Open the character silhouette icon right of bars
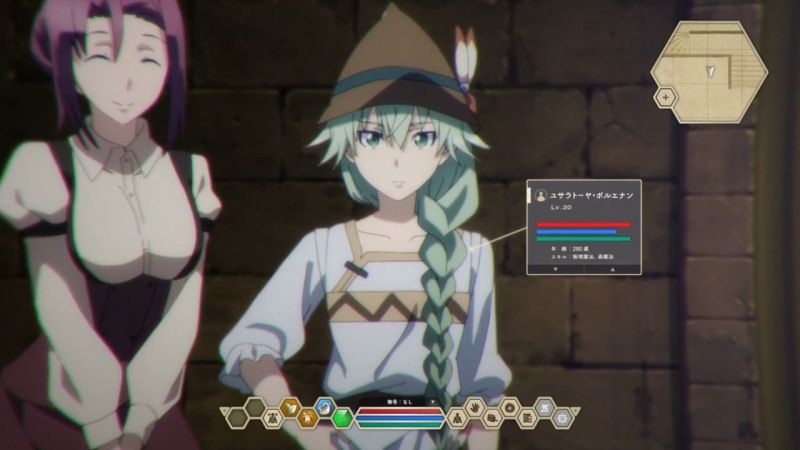 tap(455, 418)
